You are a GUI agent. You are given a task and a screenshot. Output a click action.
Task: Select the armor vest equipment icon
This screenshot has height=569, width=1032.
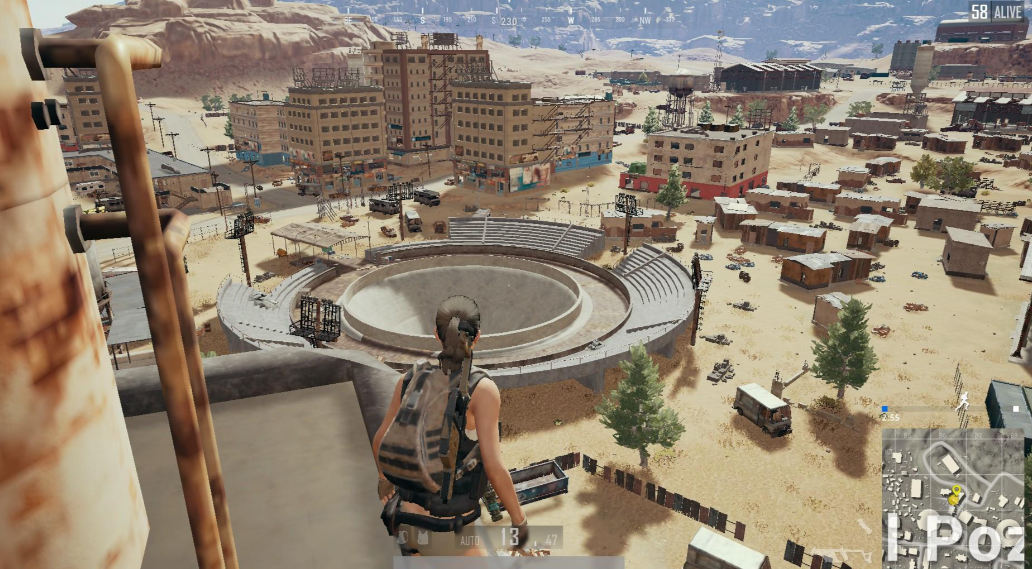coord(424,538)
